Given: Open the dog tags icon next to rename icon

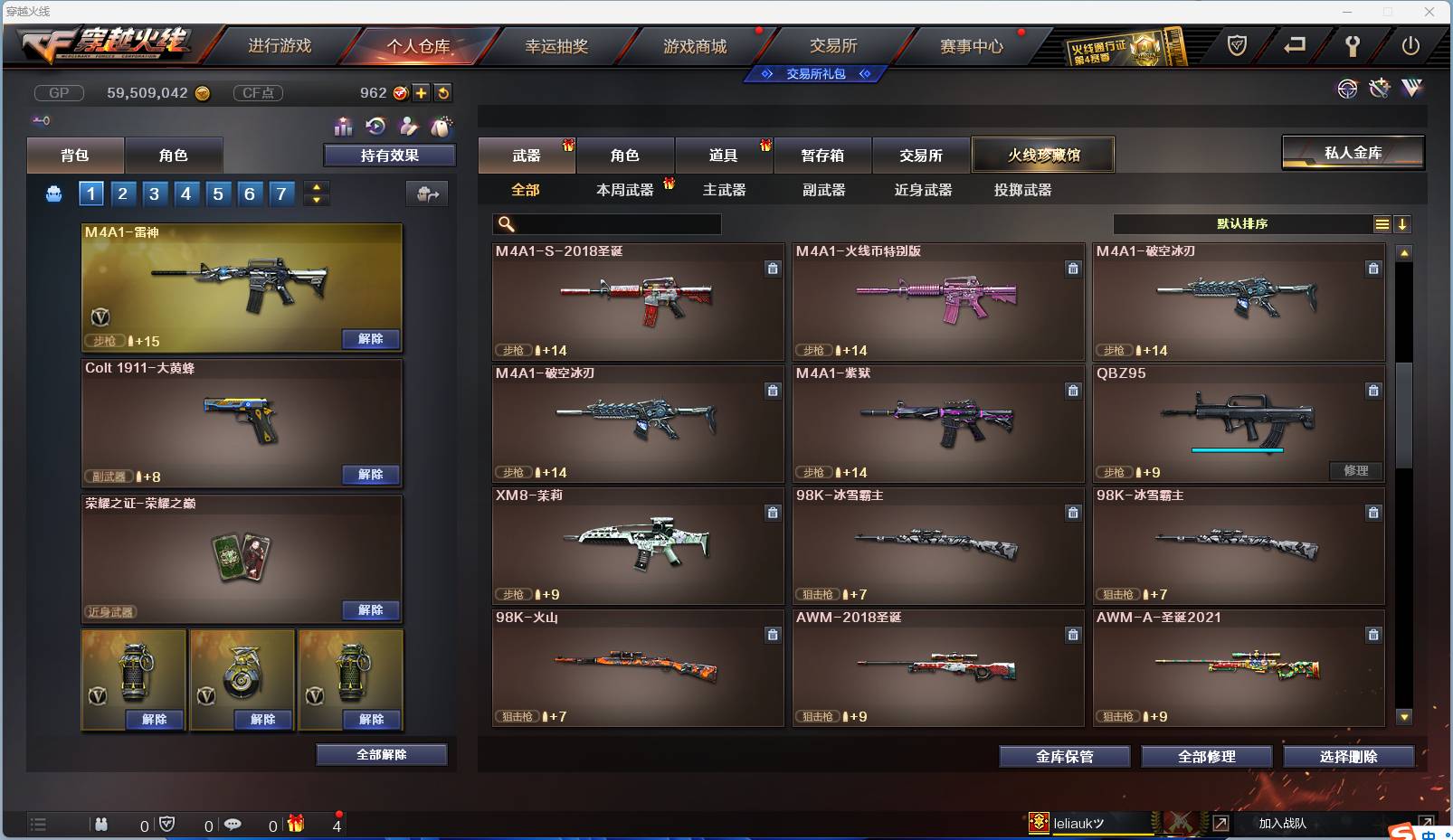Looking at the screenshot, I should 442,127.
